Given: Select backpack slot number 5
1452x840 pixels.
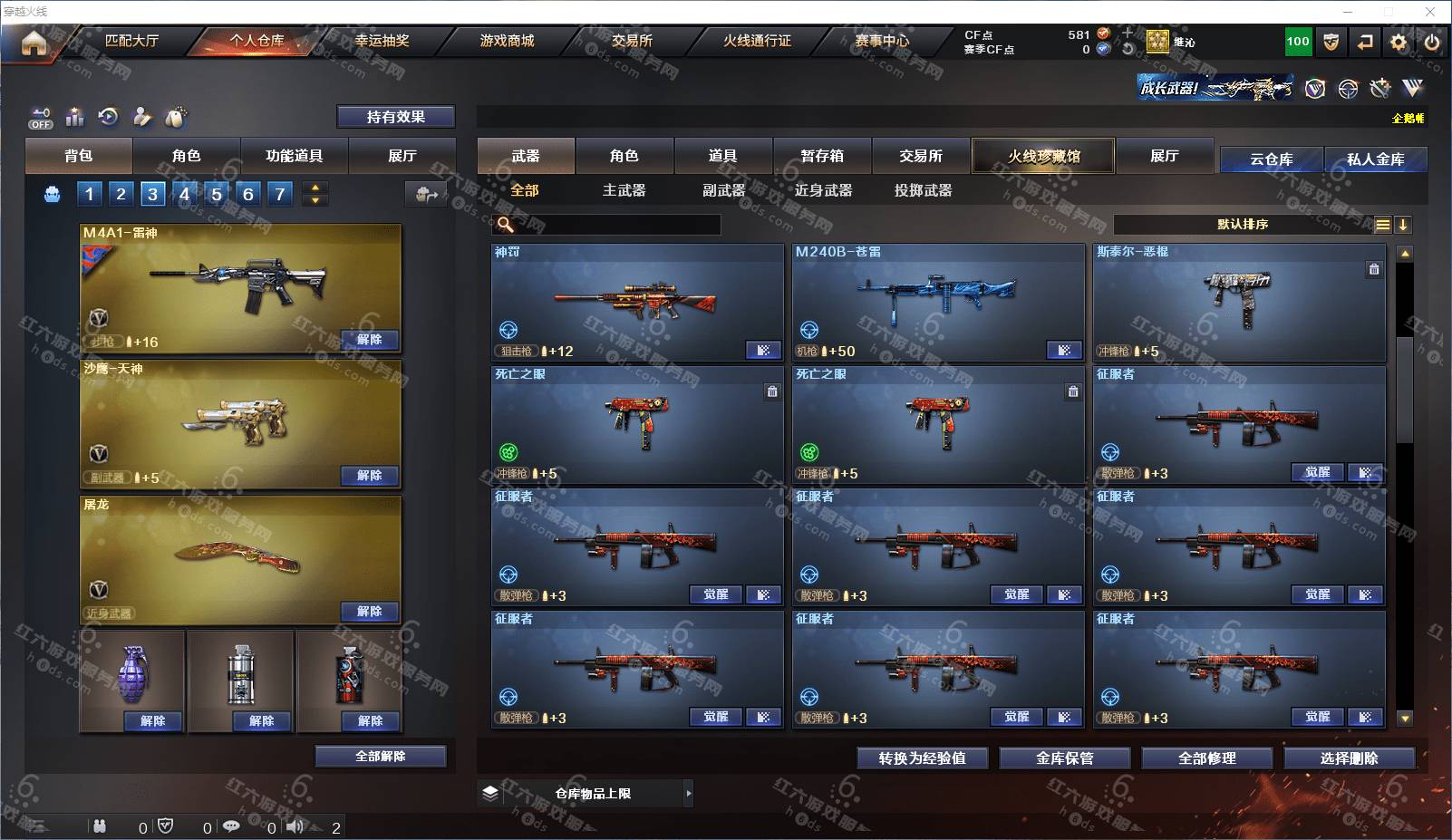Looking at the screenshot, I should (216, 193).
